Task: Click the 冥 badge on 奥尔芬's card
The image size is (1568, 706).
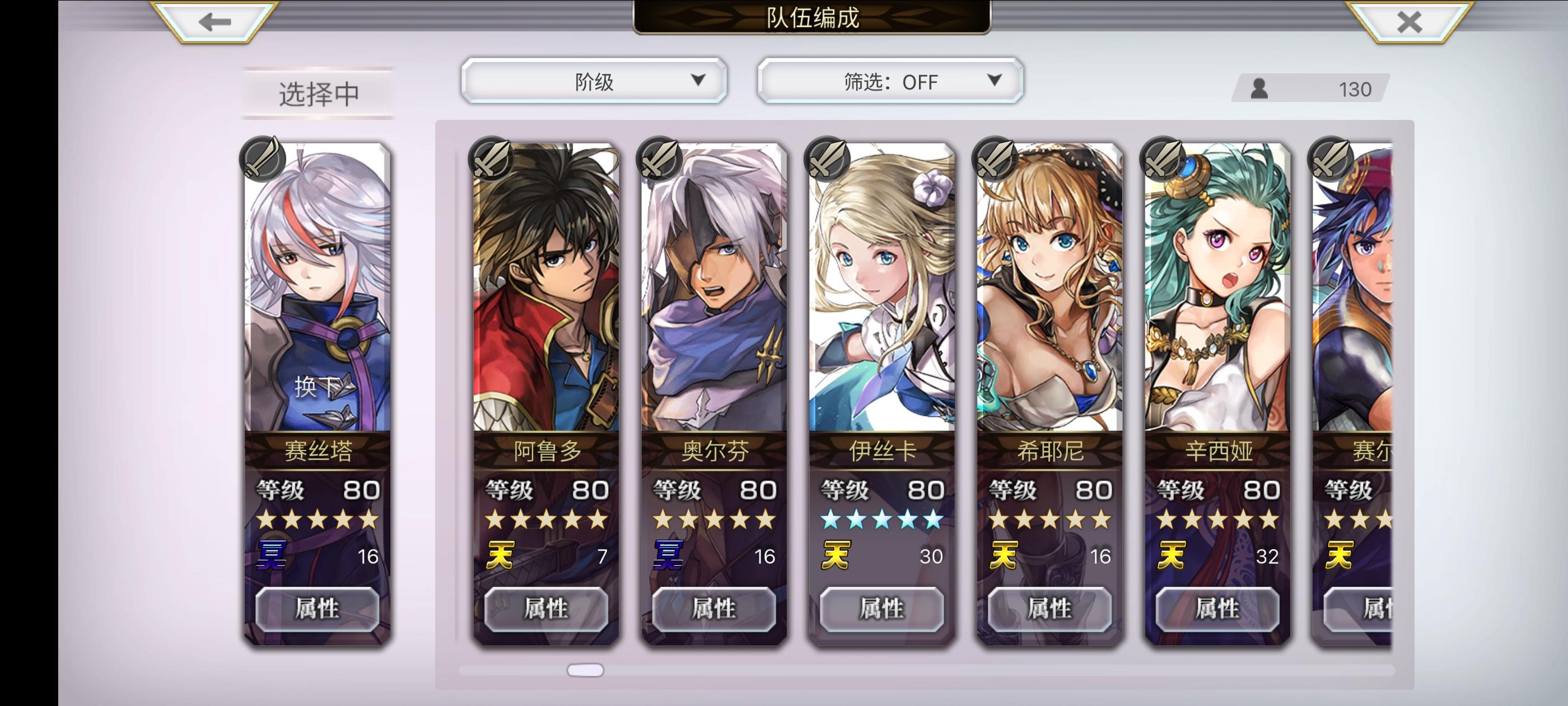Action: pos(666,555)
